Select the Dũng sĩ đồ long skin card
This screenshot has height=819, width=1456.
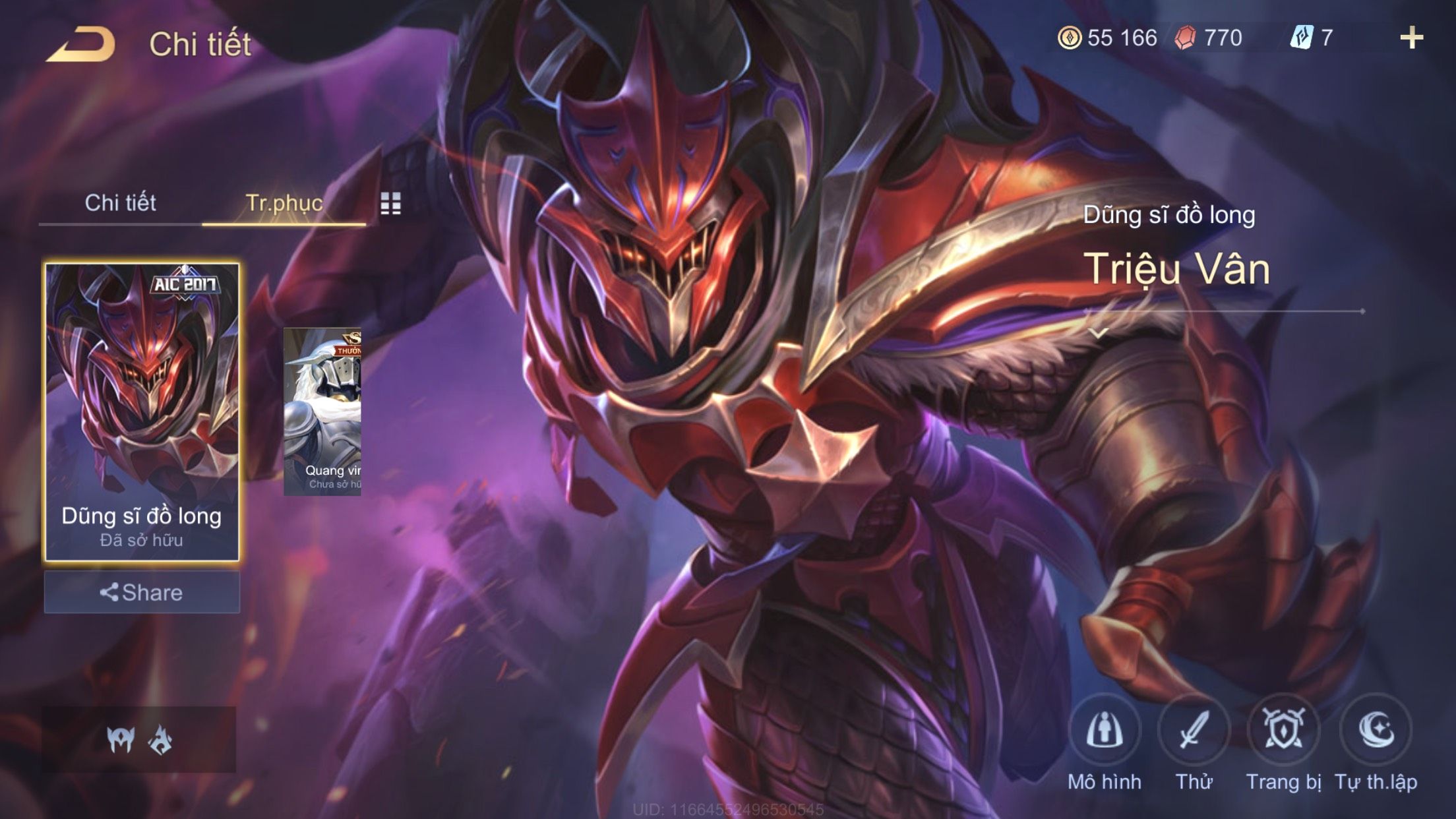tap(142, 412)
